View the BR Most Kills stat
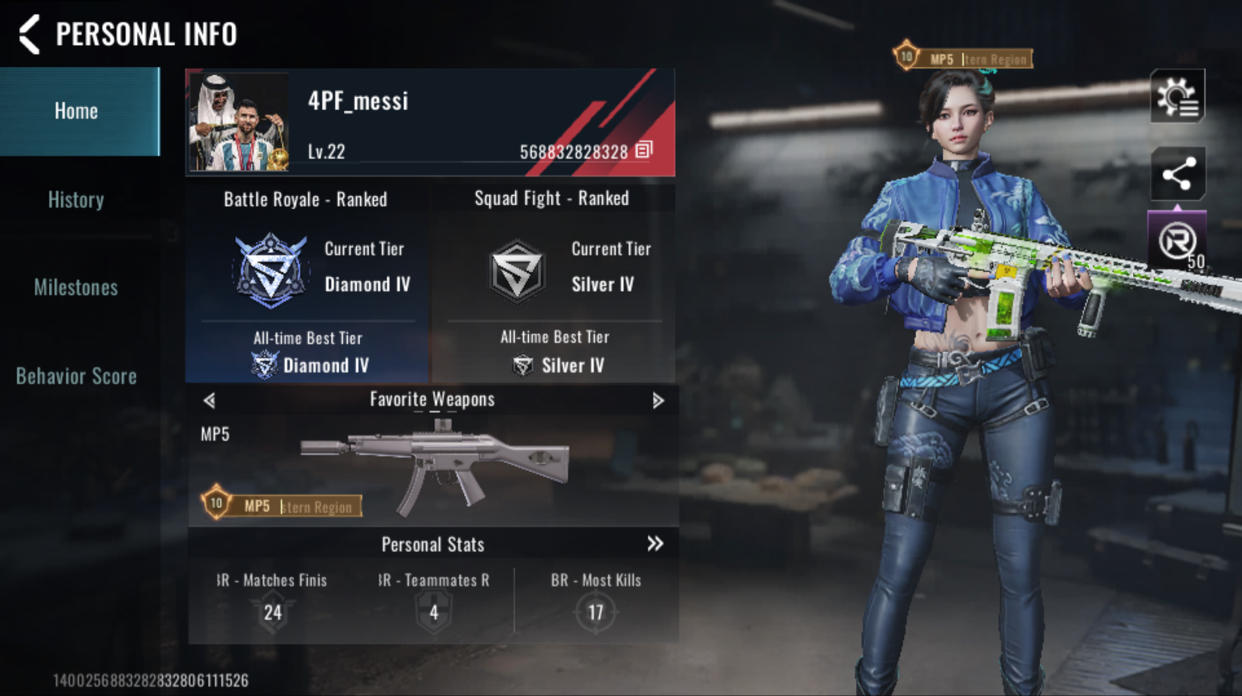Viewport: 1242px width, 696px height. pos(596,600)
